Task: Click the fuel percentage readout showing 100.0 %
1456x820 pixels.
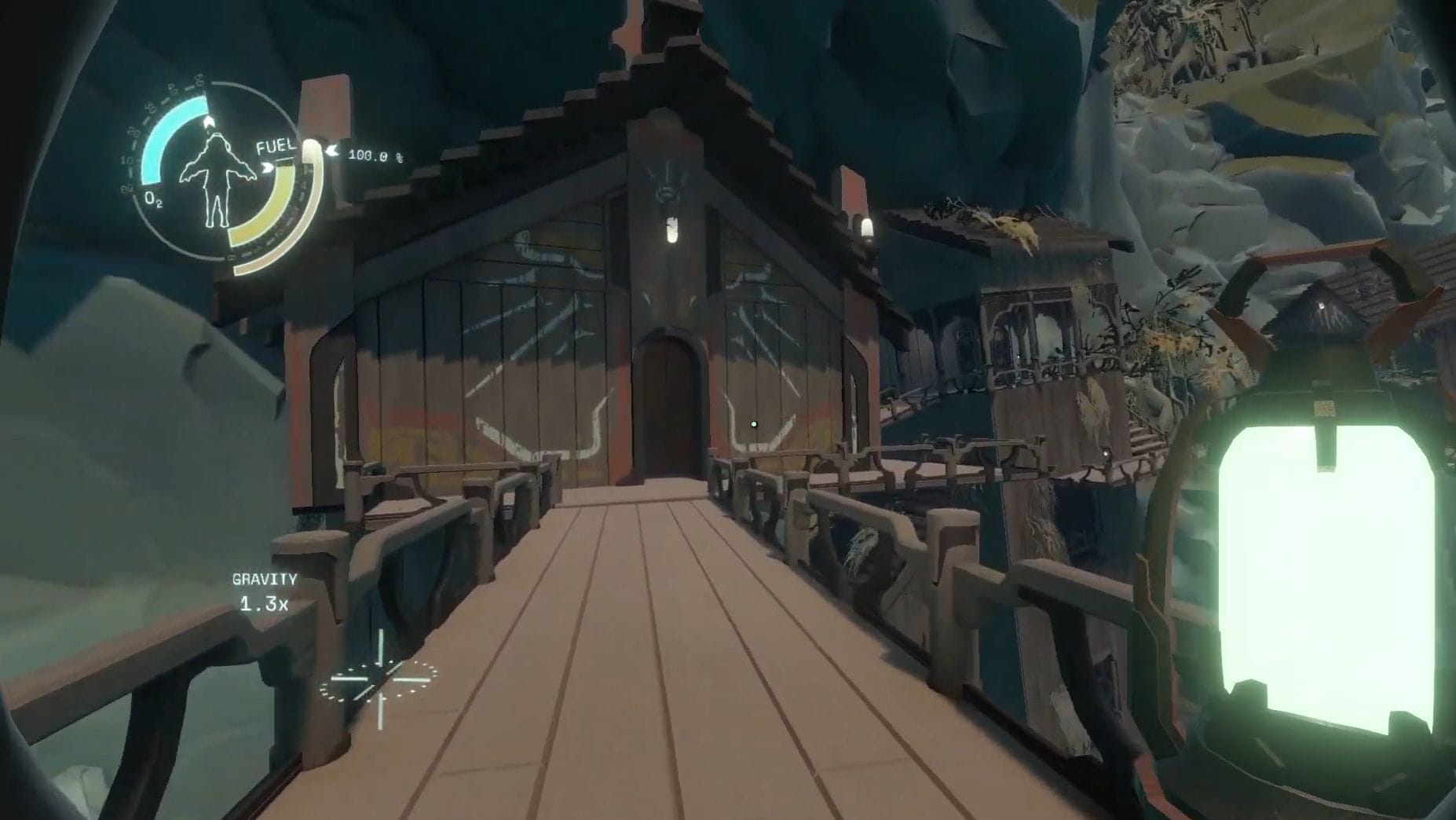Action: click(375, 154)
